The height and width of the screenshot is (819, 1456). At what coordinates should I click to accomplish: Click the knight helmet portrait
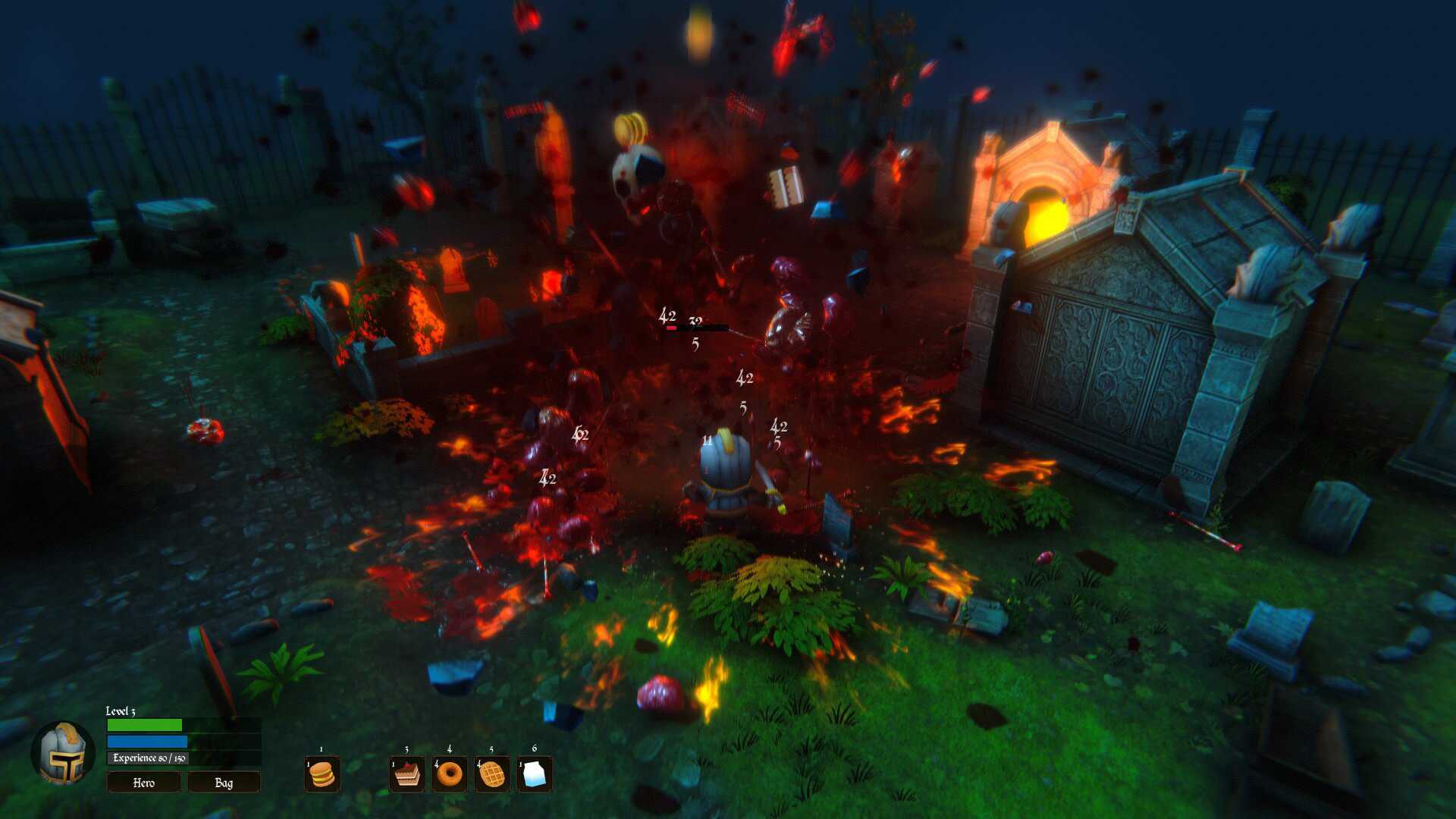tap(63, 752)
